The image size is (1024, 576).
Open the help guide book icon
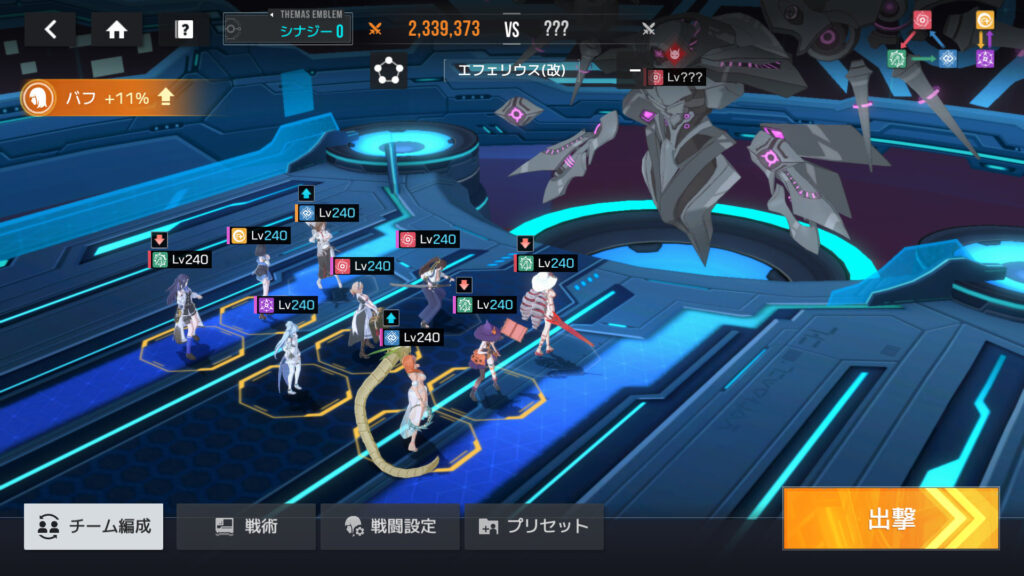184,29
